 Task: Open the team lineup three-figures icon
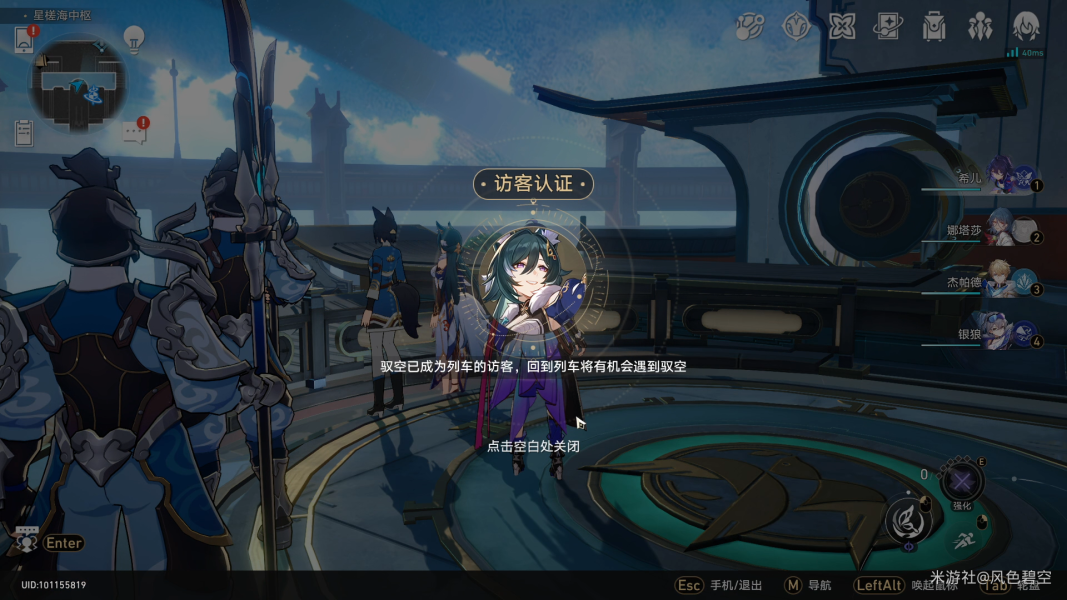[x=980, y=27]
